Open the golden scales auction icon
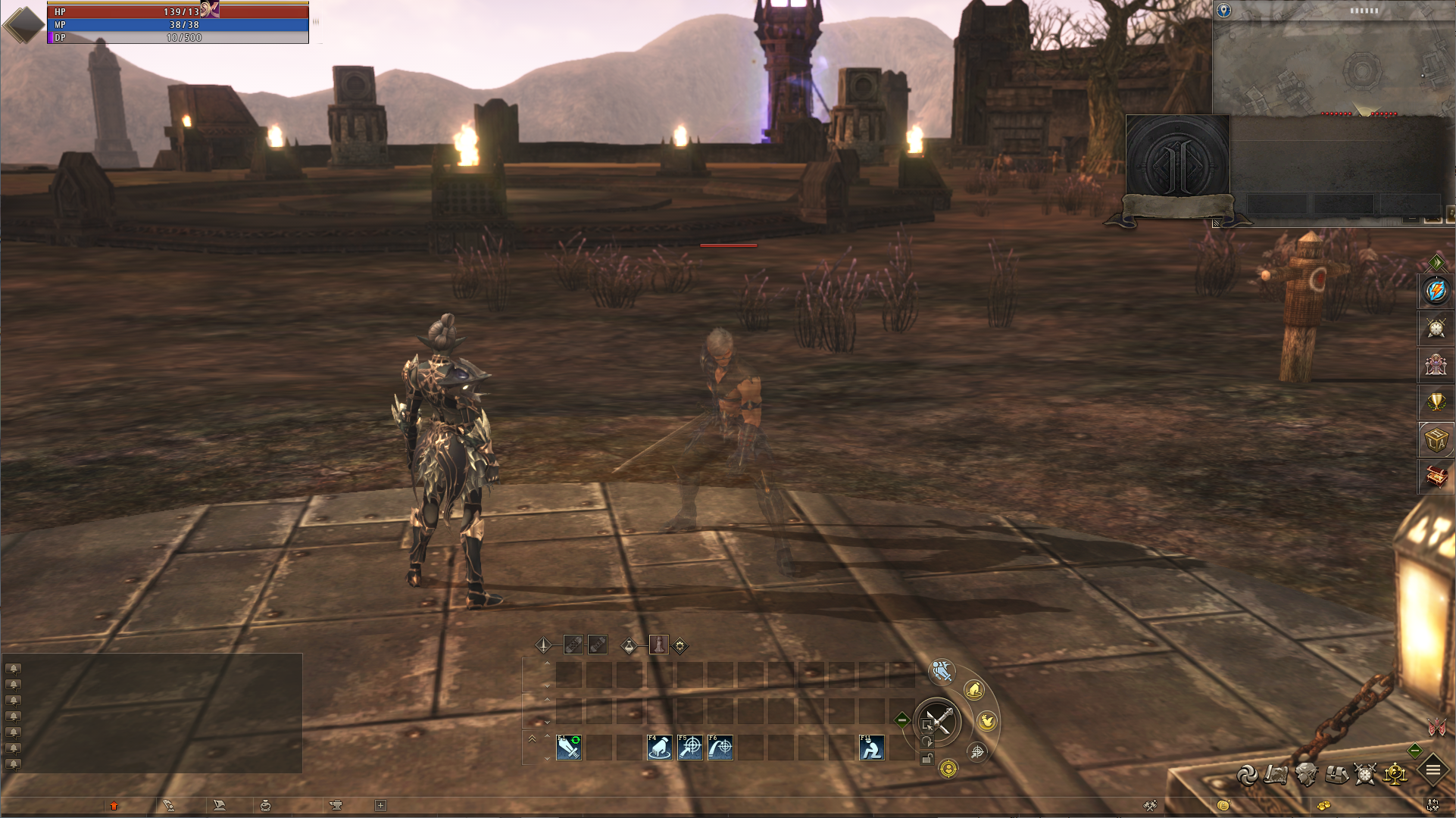This screenshot has width=1456, height=818. [1395, 774]
